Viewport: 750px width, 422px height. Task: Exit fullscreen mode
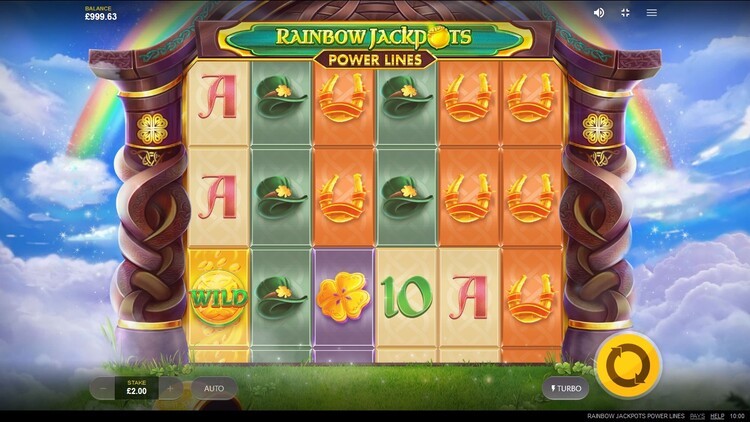626,13
